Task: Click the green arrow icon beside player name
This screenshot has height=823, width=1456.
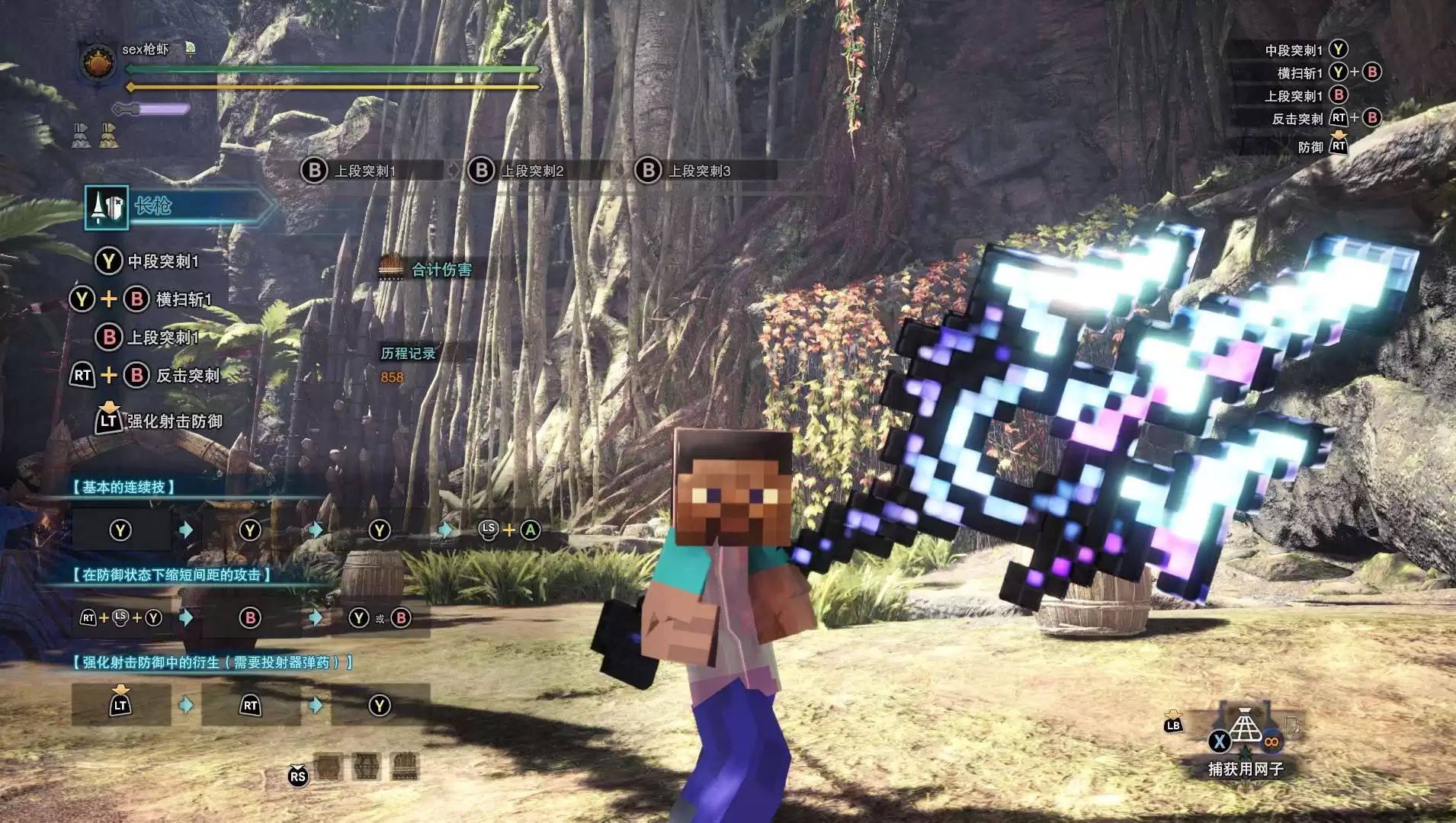Action: pos(191,49)
